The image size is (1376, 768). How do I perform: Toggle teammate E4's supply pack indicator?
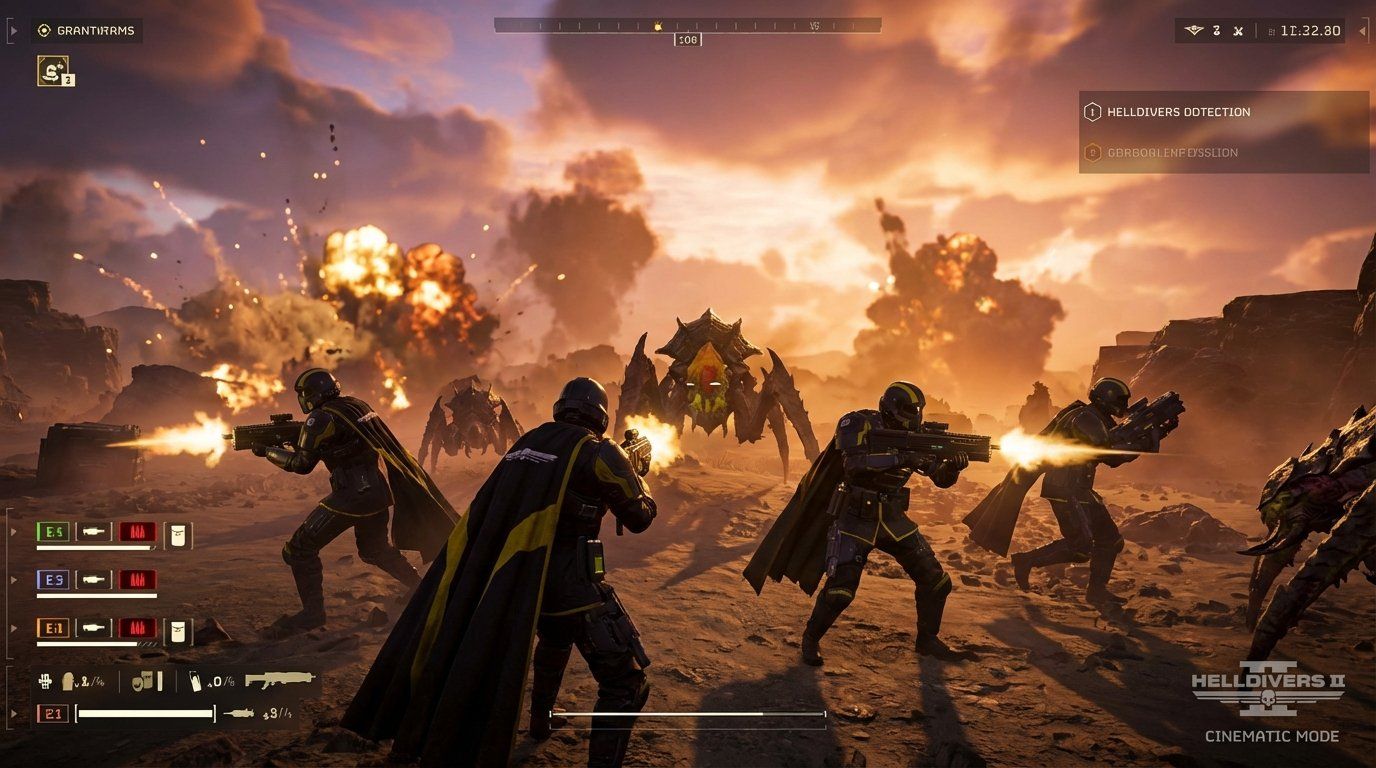pyautogui.click(x=178, y=536)
